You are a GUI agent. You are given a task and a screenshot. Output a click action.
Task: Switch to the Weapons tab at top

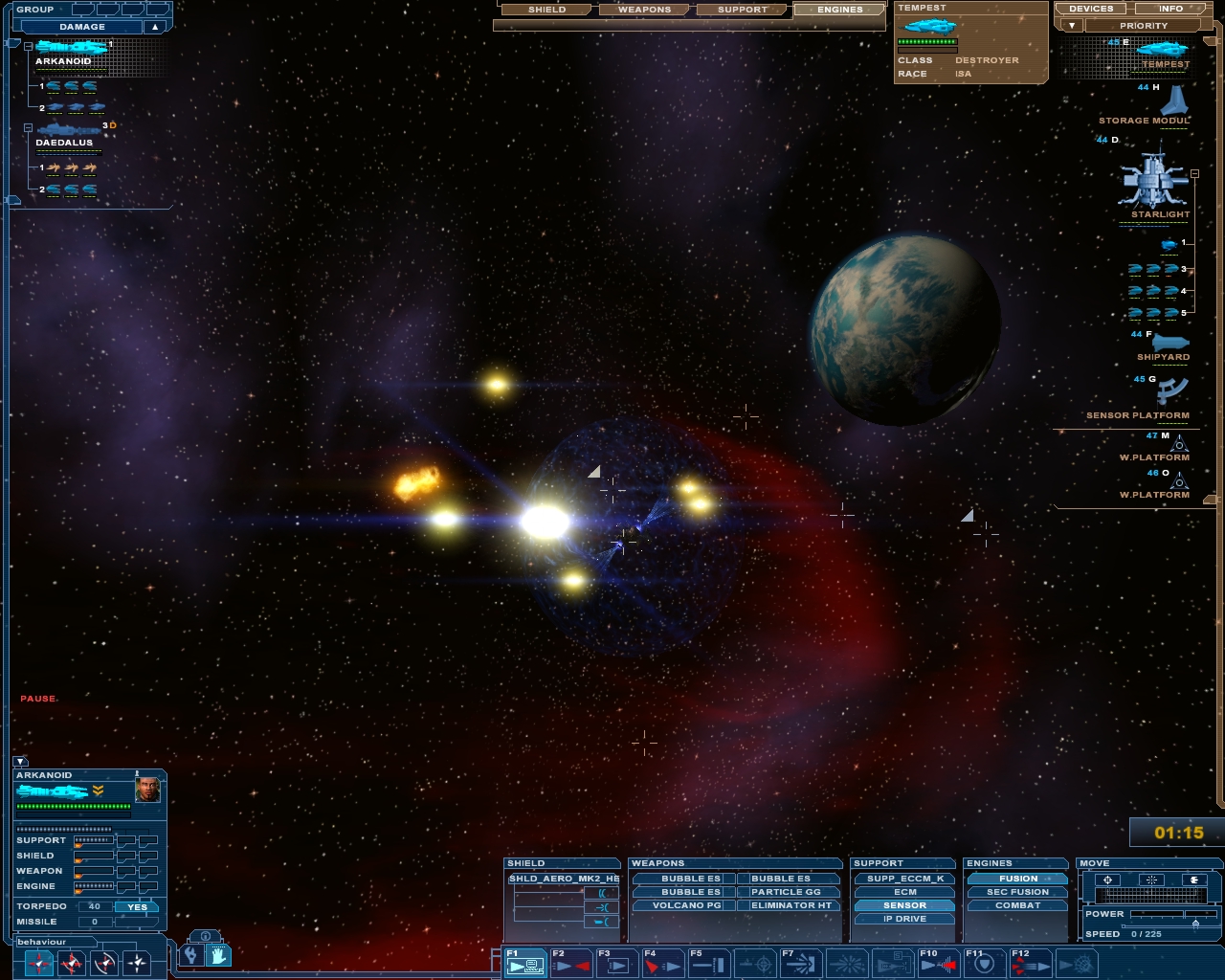click(644, 10)
